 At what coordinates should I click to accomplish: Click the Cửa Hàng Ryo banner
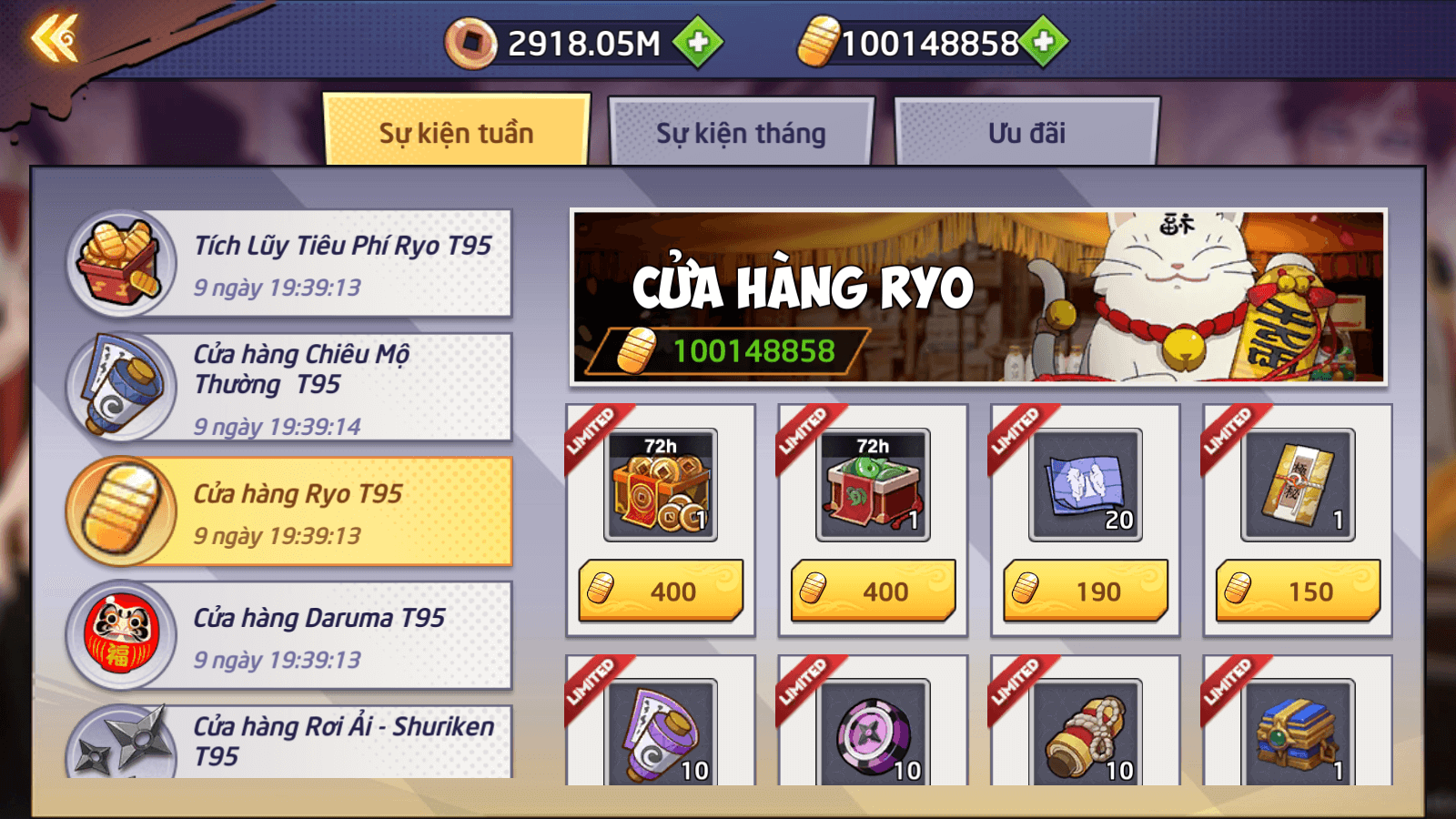tap(978, 297)
